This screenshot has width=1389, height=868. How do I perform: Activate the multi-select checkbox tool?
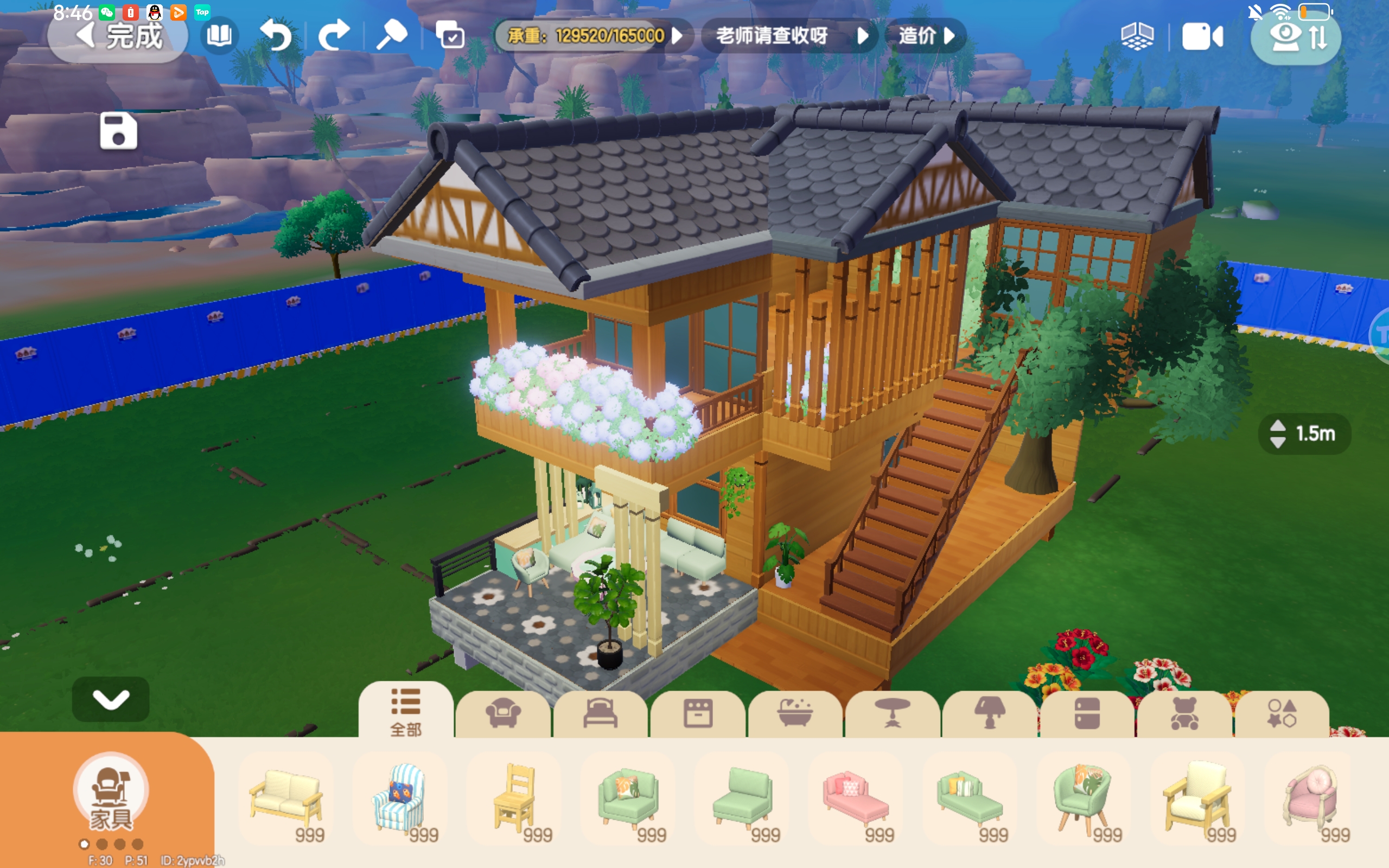tap(450, 37)
